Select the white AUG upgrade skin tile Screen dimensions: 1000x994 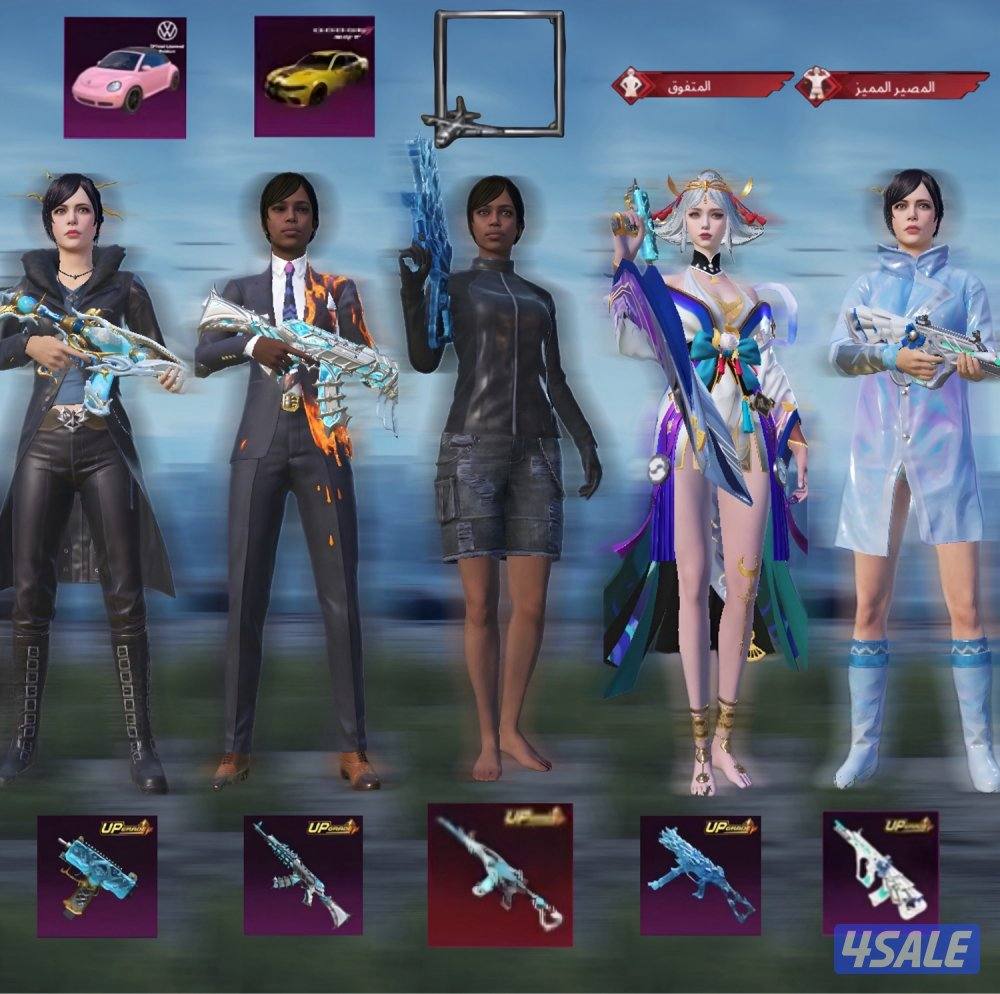click(x=880, y=868)
